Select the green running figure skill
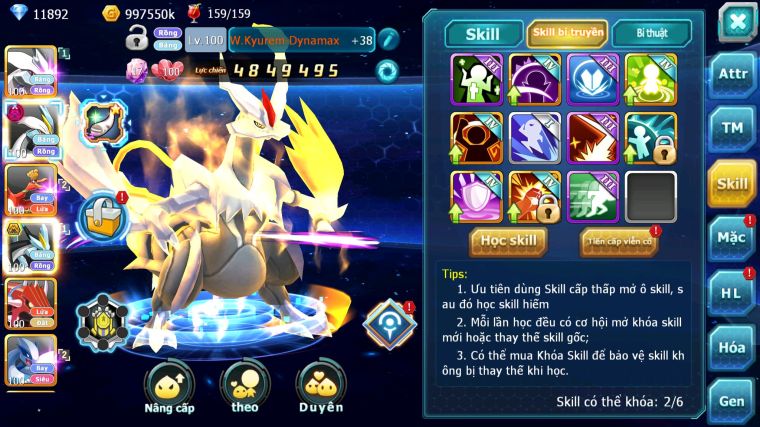Viewport: 760px width, 427px height. click(593, 197)
